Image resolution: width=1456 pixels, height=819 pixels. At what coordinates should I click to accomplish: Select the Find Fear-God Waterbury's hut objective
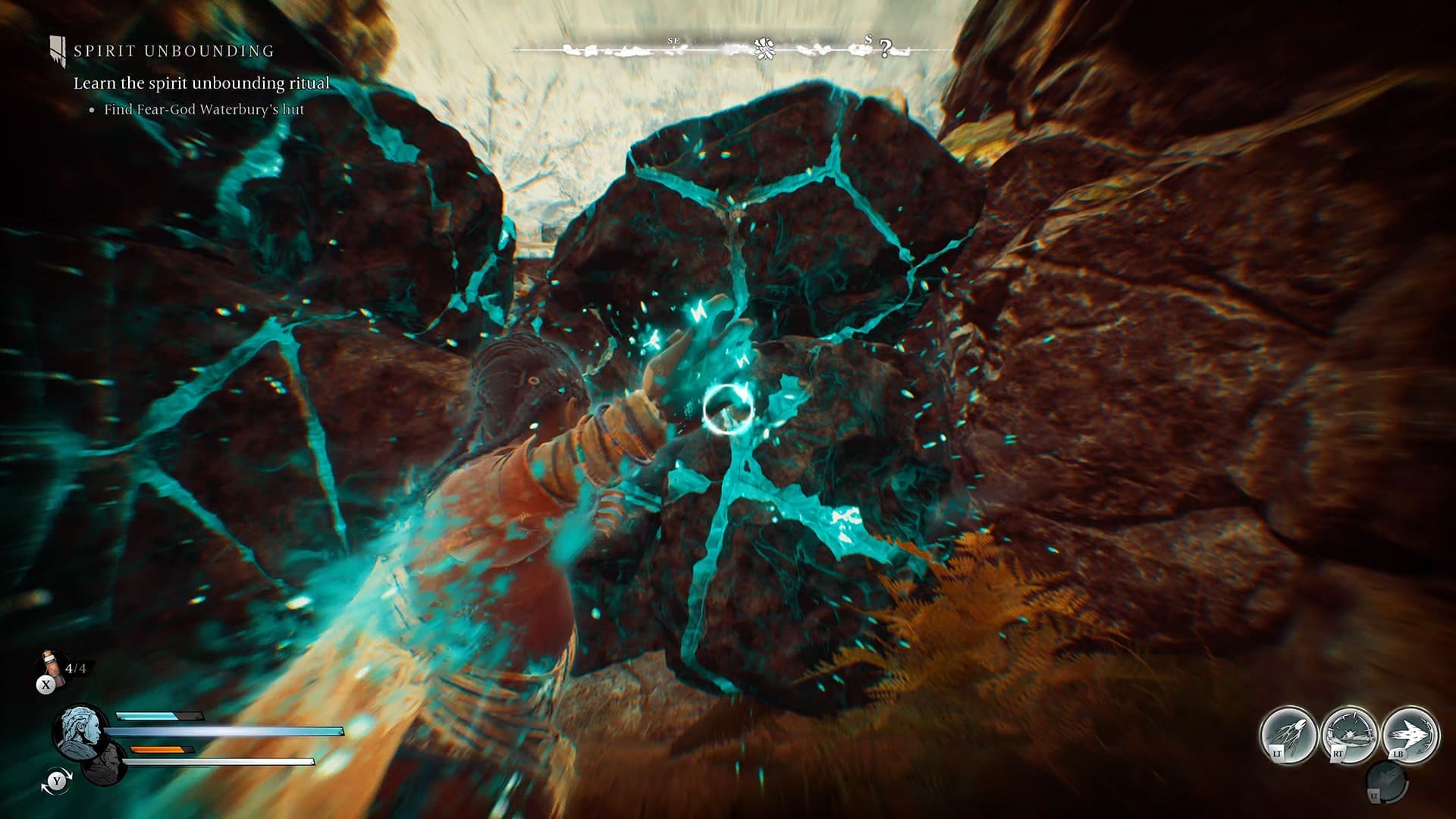pyautogui.click(x=203, y=110)
